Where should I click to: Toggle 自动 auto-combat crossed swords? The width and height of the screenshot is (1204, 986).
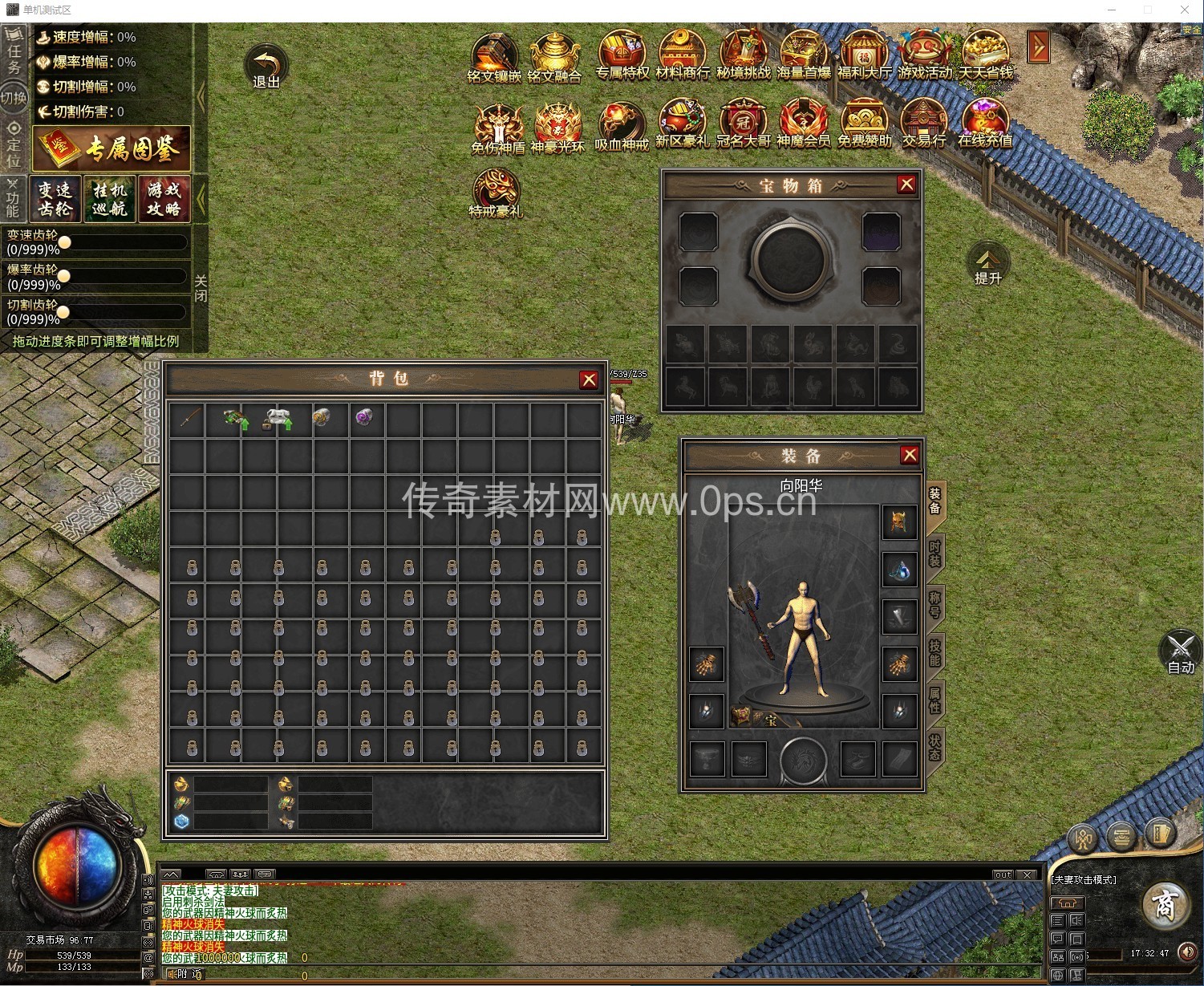pos(1180,651)
